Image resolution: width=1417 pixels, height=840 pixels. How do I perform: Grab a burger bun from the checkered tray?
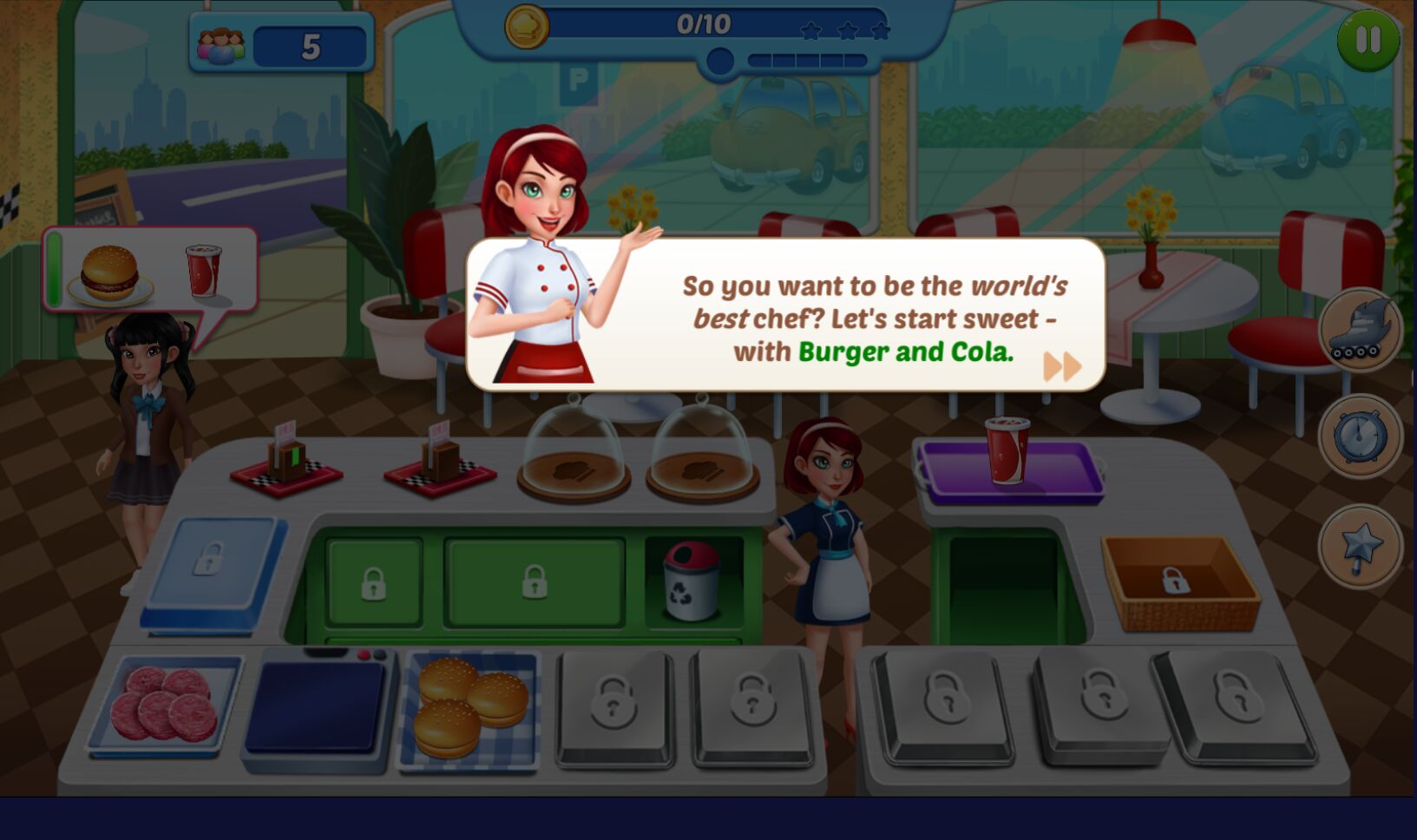pyautogui.click(x=471, y=704)
